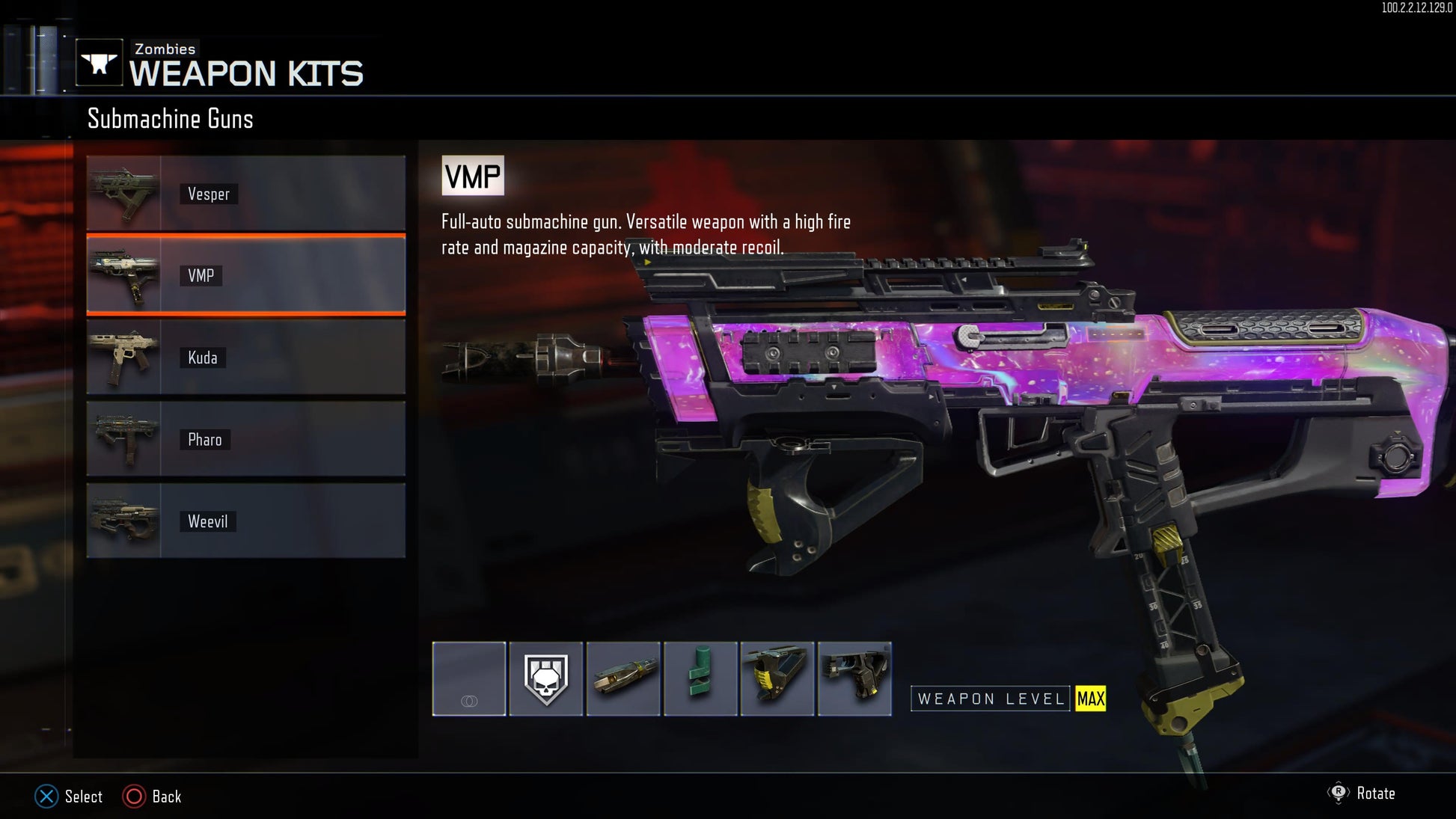This screenshot has height=819, width=1456.
Task: Open the black stock attachment slot
Action: [x=854, y=678]
